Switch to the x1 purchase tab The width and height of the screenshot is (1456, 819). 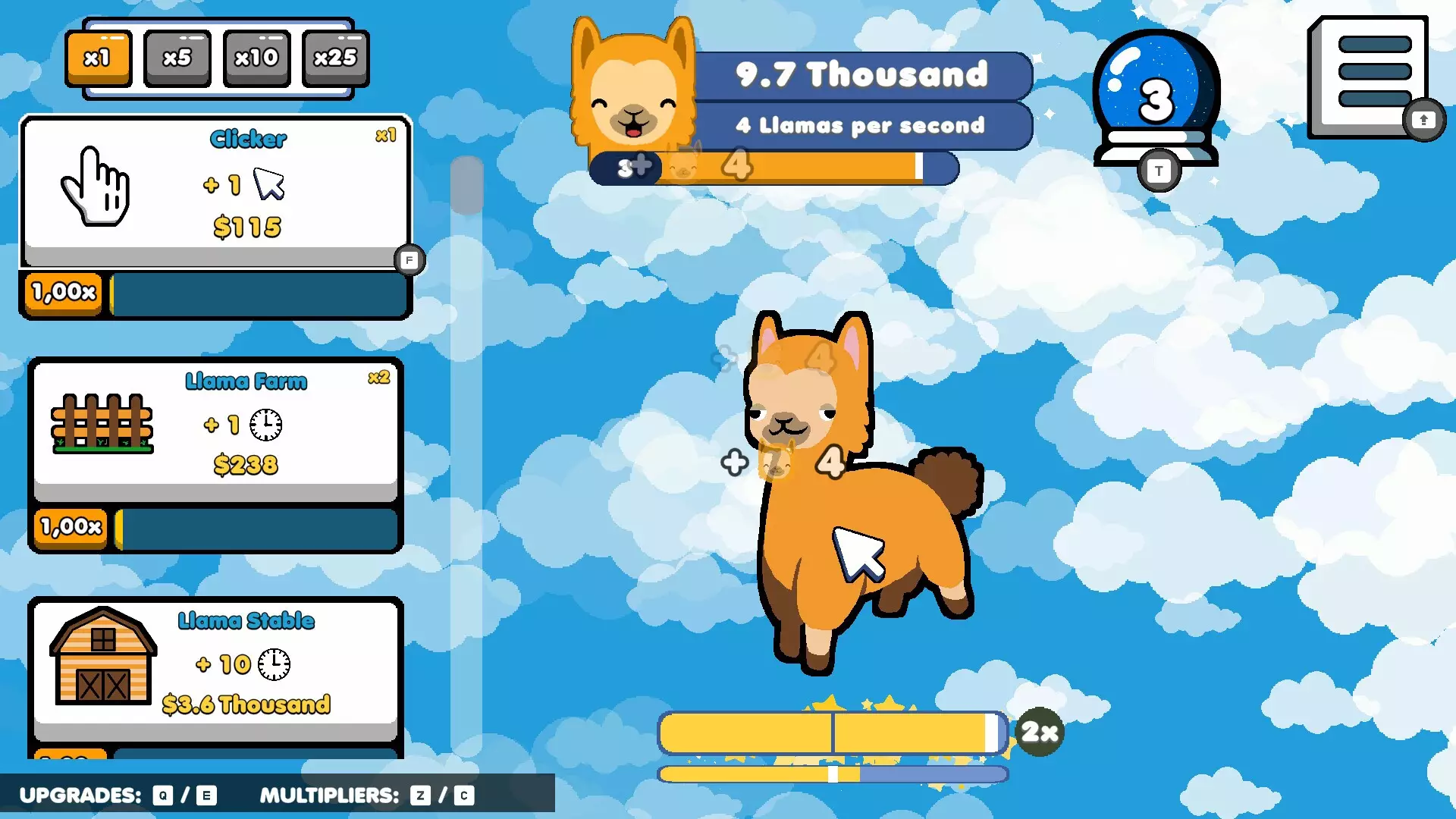click(99, 57)
